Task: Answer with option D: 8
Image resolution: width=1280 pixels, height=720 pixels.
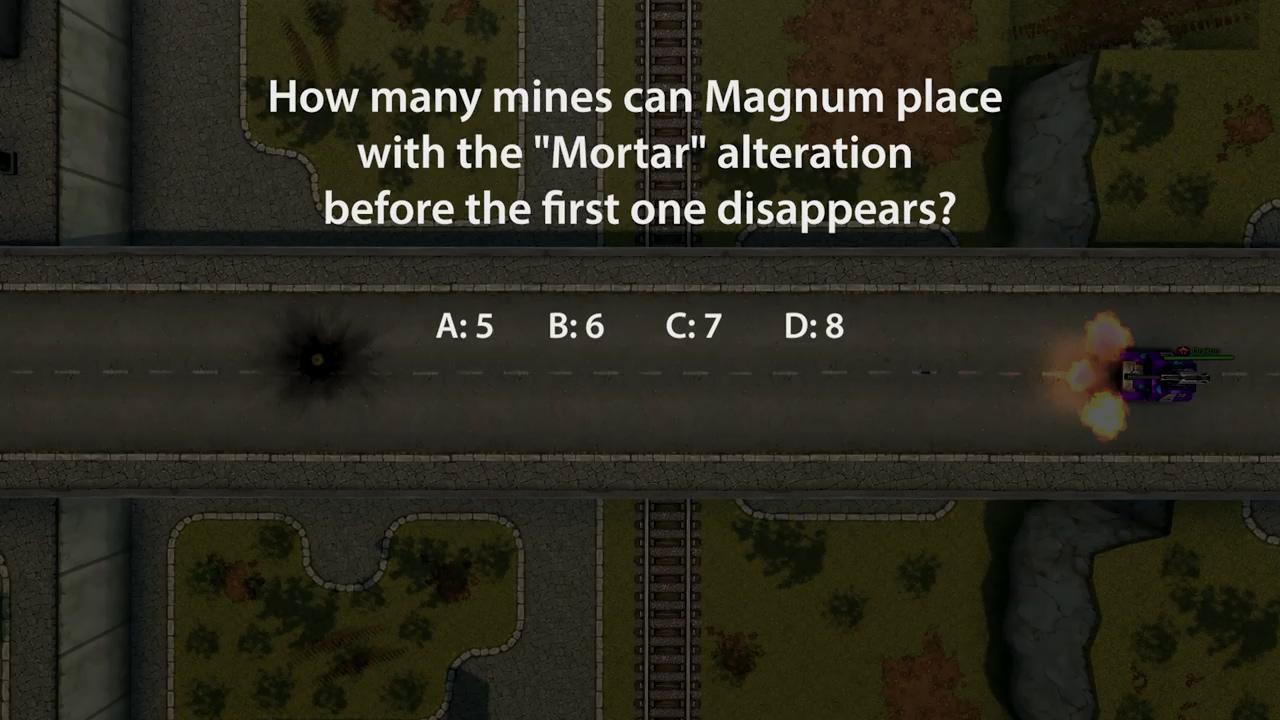Action: [814, 326]
